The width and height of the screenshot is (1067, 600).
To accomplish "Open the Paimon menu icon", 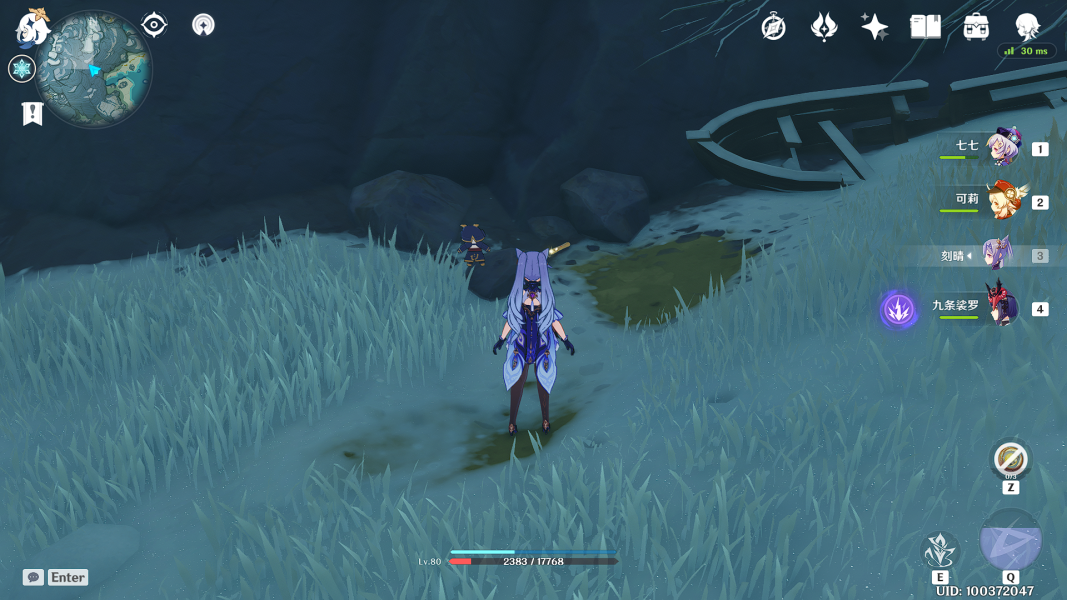I will [33, 27].
